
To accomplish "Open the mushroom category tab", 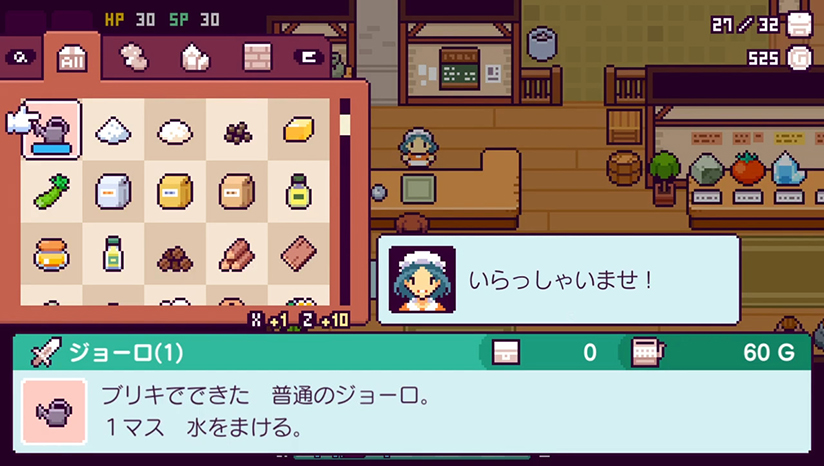I will (133, 59).
